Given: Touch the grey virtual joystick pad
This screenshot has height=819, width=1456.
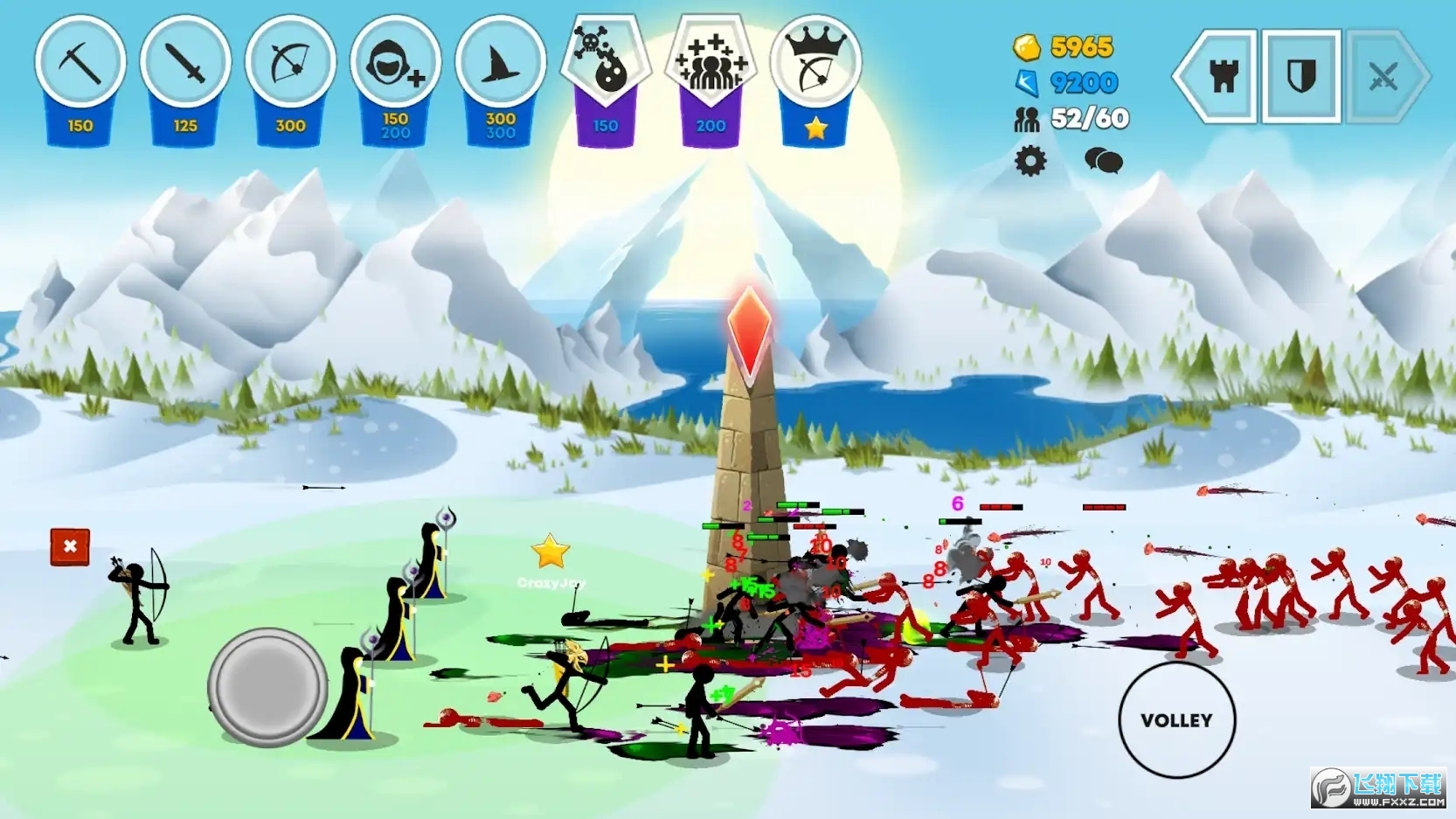Looking at the screenshot, I should [x=267, y=687].
